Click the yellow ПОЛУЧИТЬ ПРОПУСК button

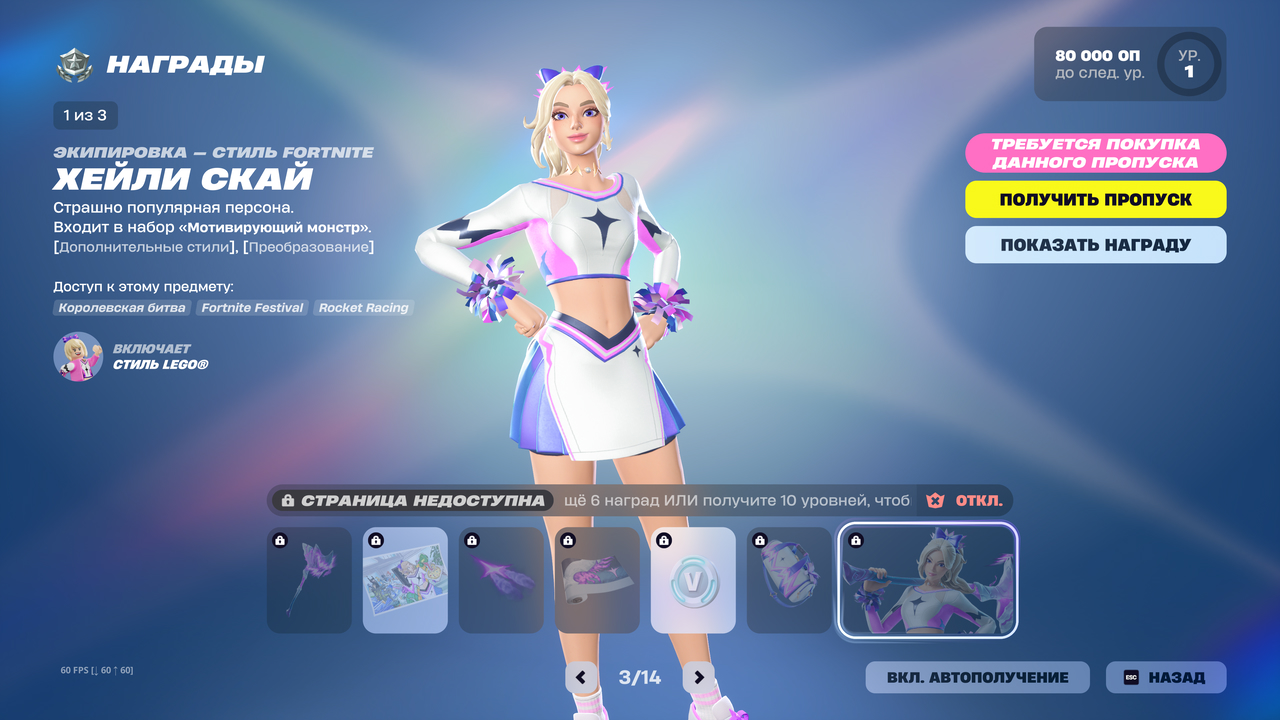(1095, 199)
